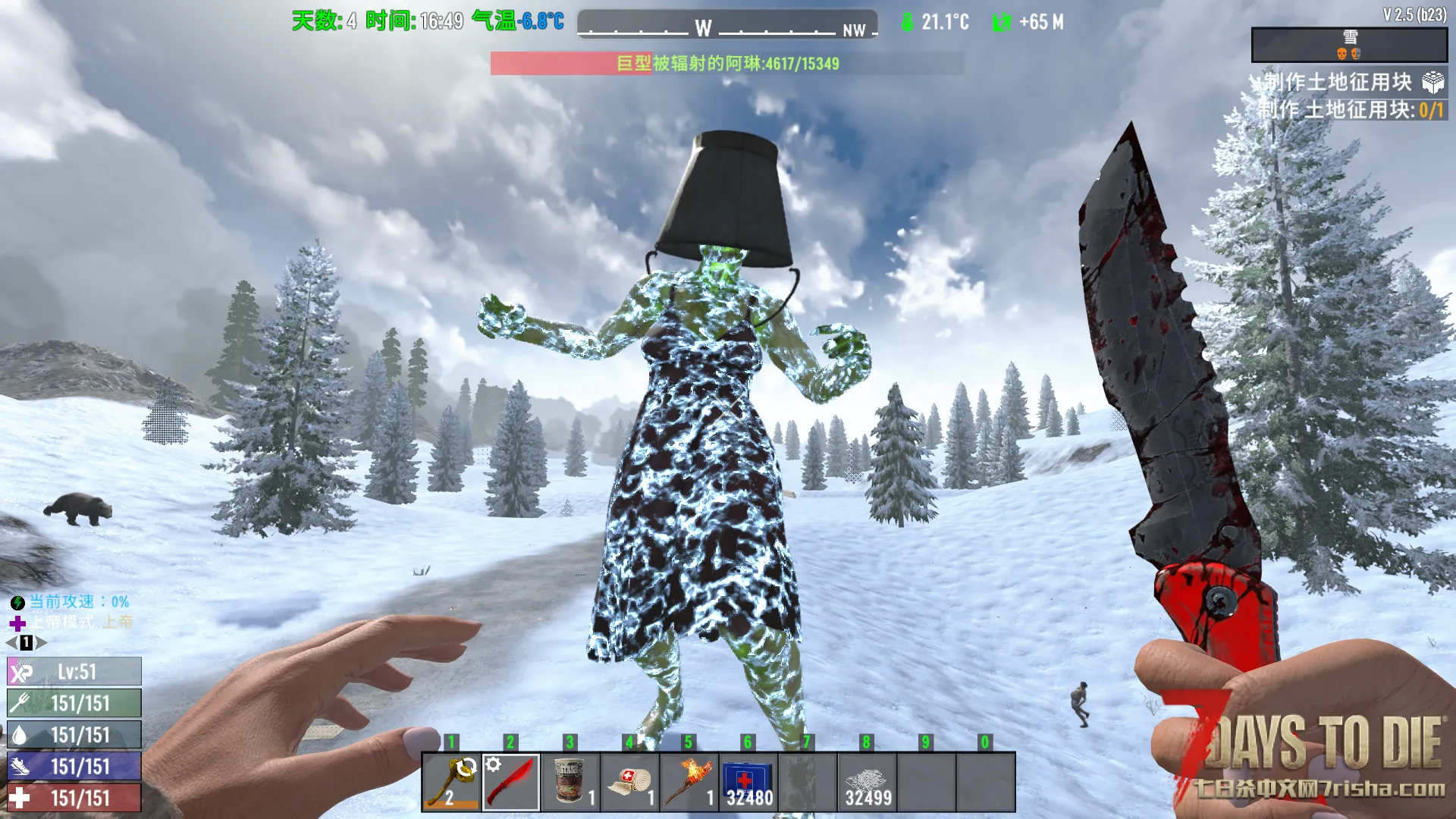Equip the burning torch from the hotbar
The width and height of the screenshot is (1456, 819).
tap(689, 782)
